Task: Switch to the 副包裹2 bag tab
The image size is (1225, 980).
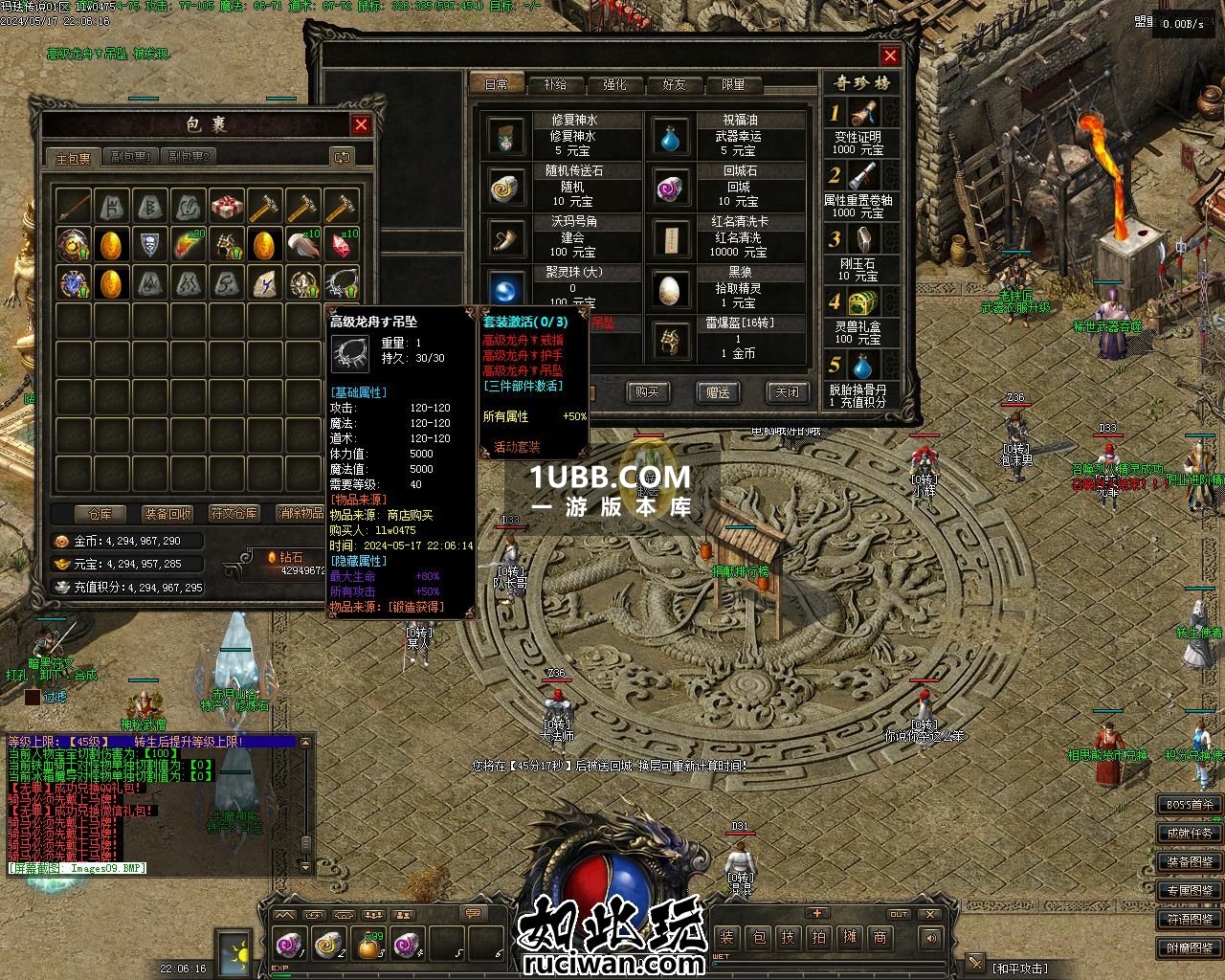Action: coord(187,157)
